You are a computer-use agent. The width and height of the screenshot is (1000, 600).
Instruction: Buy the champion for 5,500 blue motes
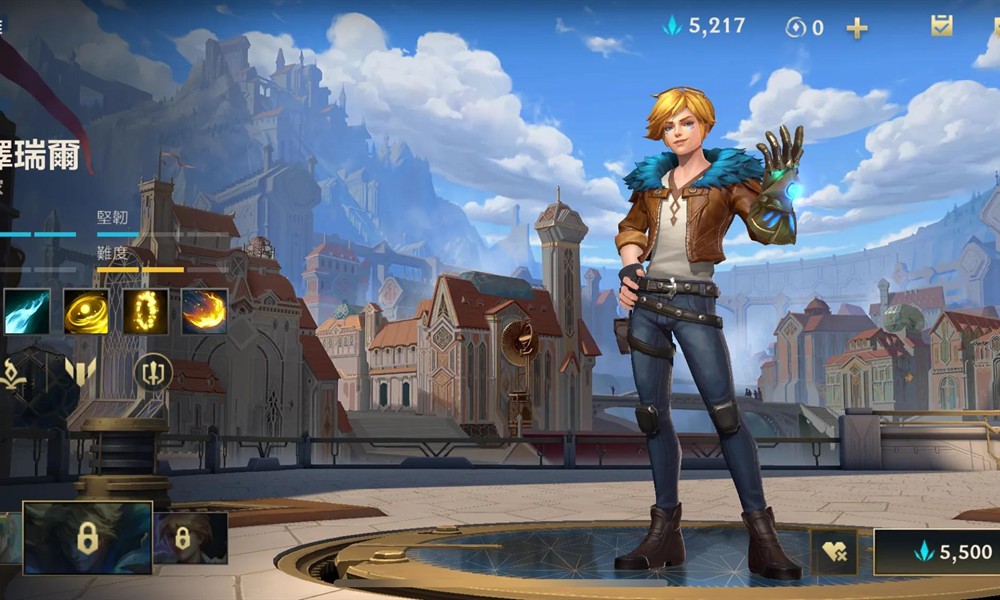coord(937,552)
